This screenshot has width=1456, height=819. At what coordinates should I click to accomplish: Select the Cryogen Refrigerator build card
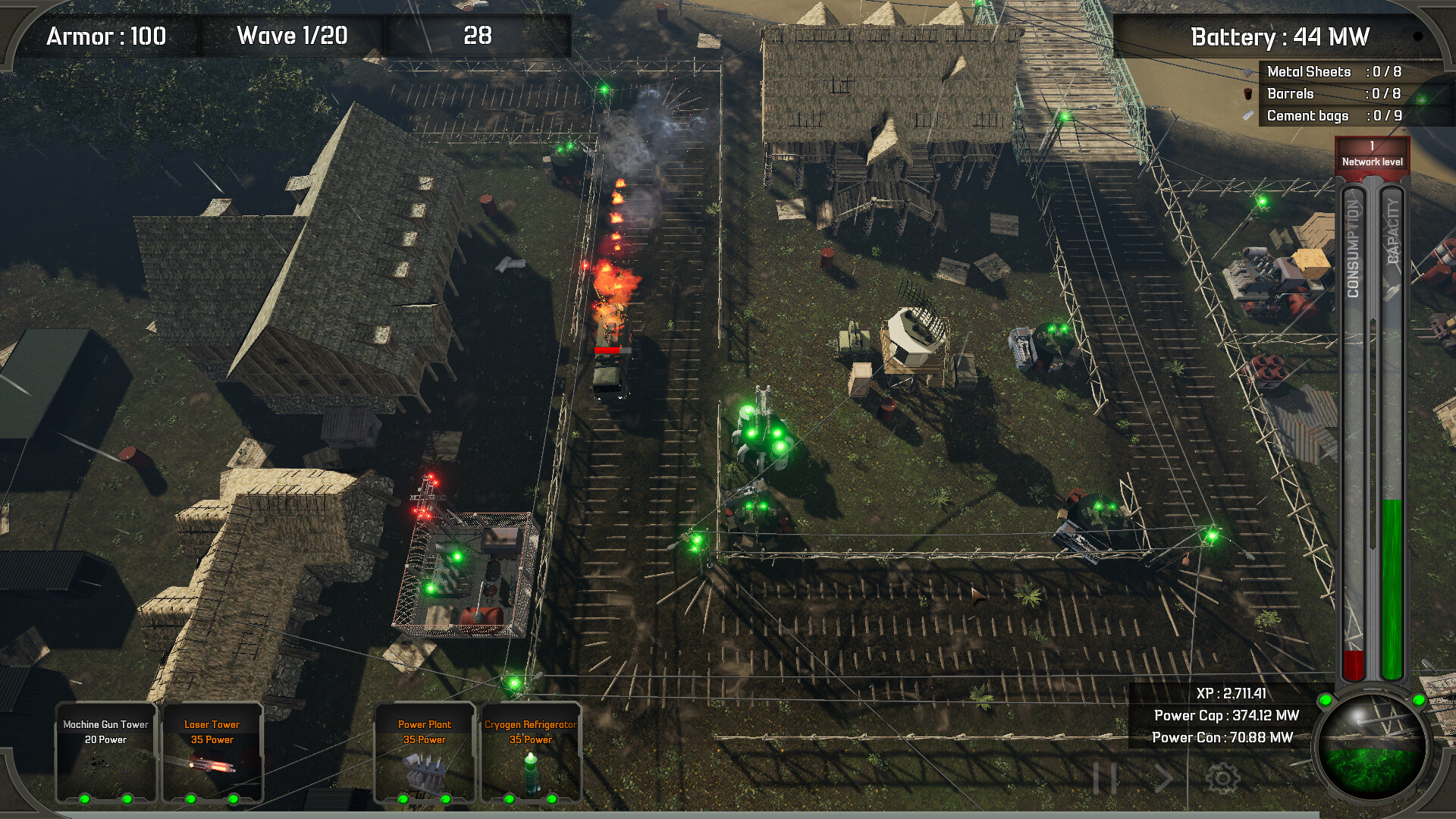pyautogui.click(x=530, y=752)
